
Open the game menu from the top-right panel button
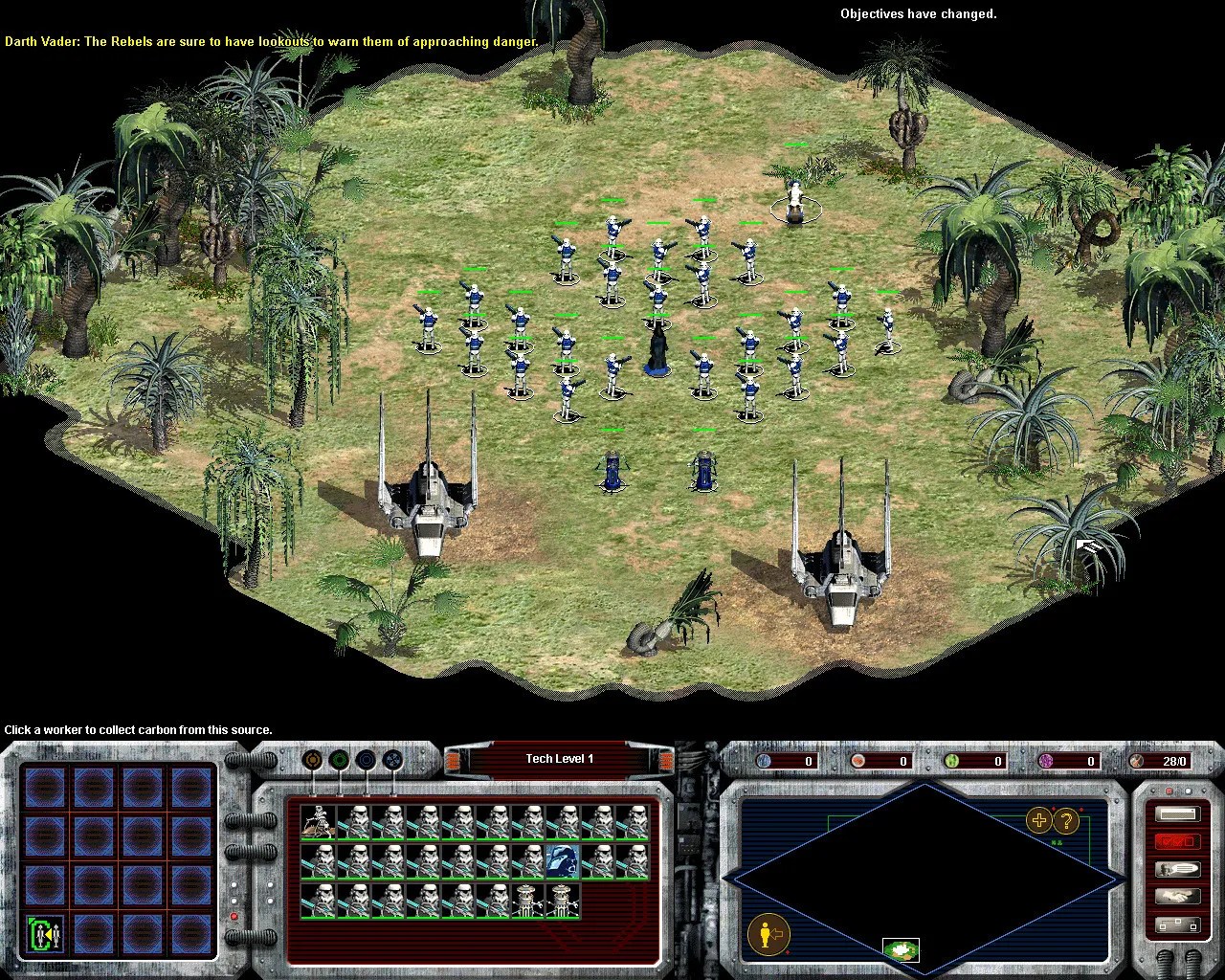1179,813
